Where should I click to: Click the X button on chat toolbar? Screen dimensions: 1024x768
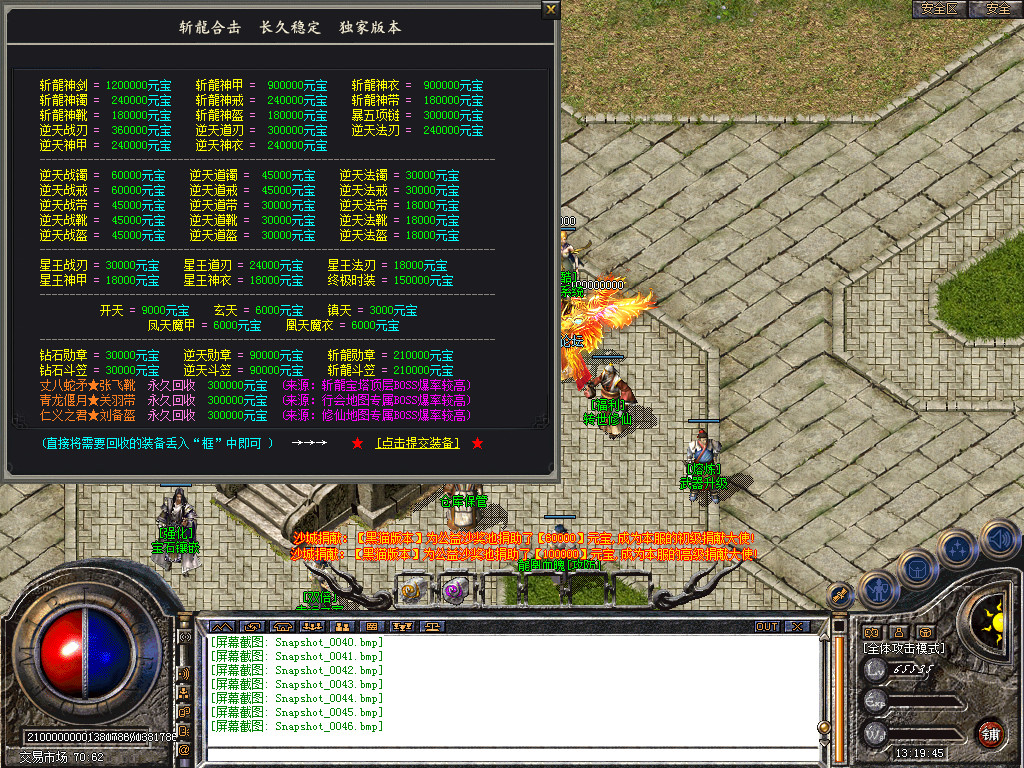(796, 627)
